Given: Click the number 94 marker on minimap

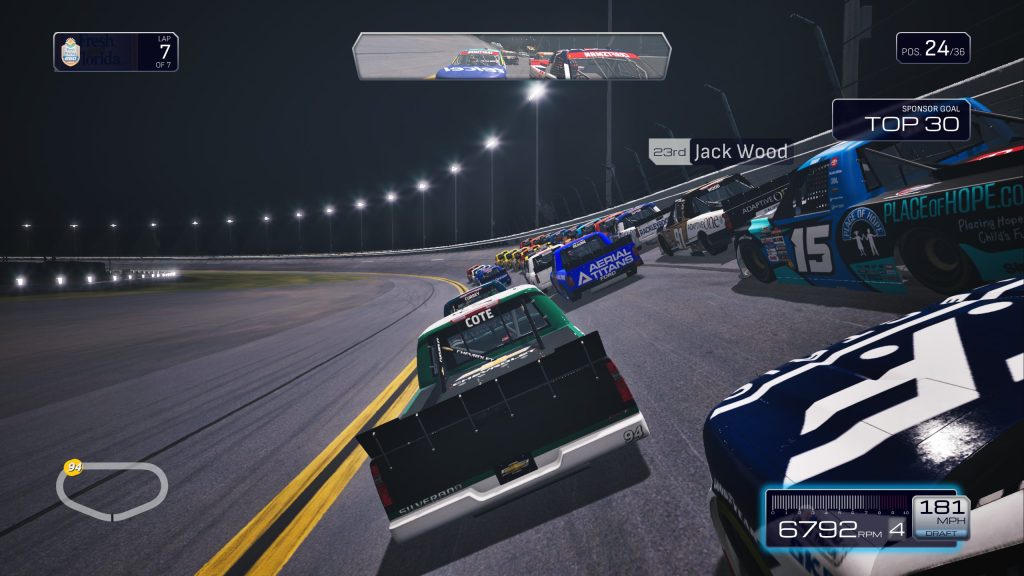Looking at the screenshot, I should coord(72,467).
